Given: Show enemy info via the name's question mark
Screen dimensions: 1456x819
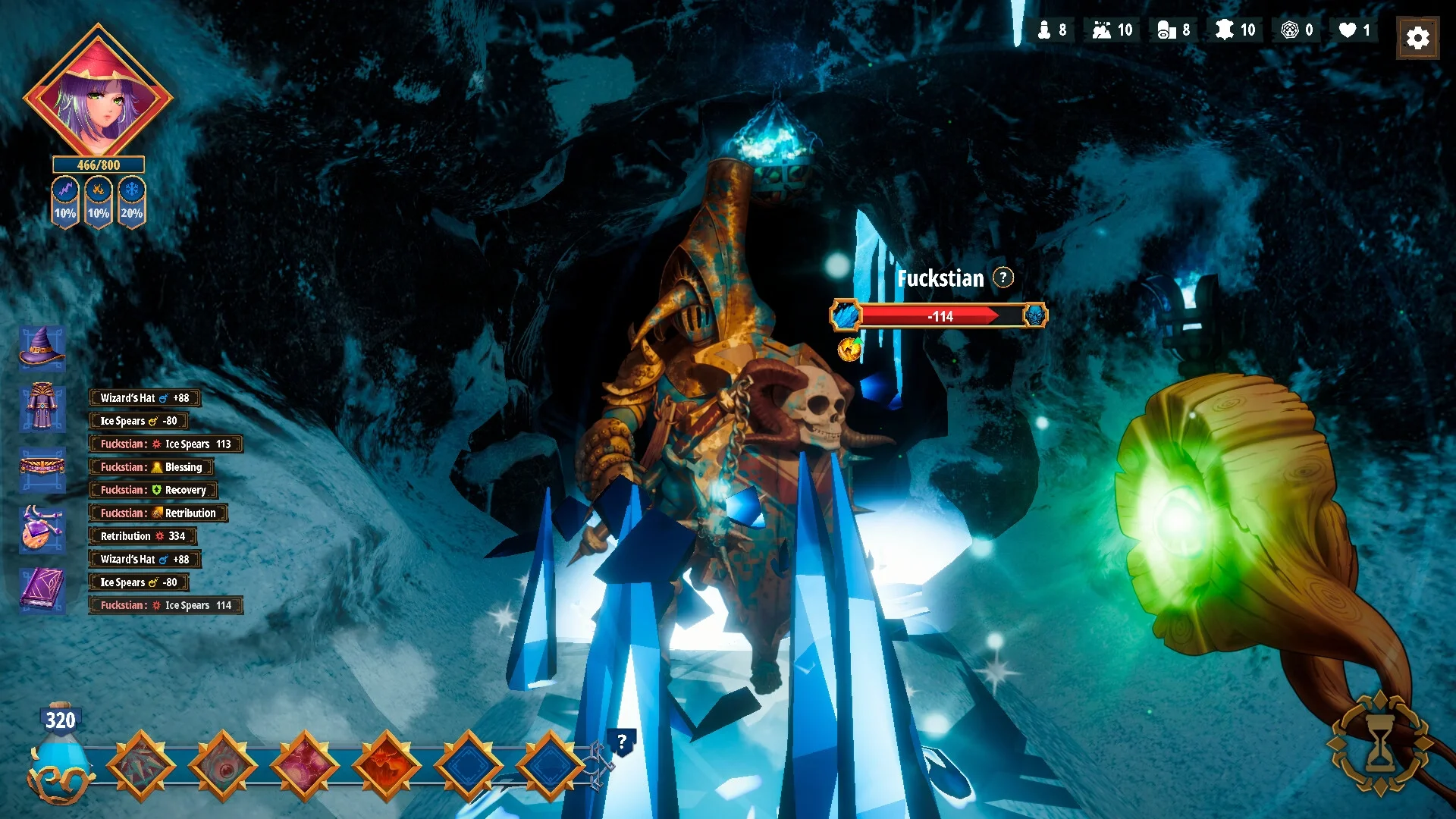Looking at the screenshot, I should click(1003, 278).
